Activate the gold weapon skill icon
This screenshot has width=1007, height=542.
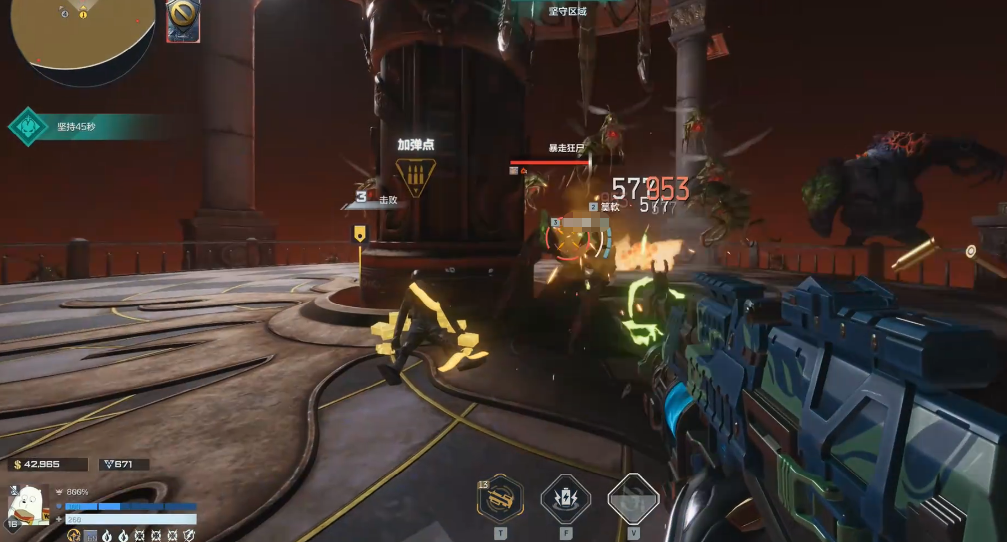point(500,497)
